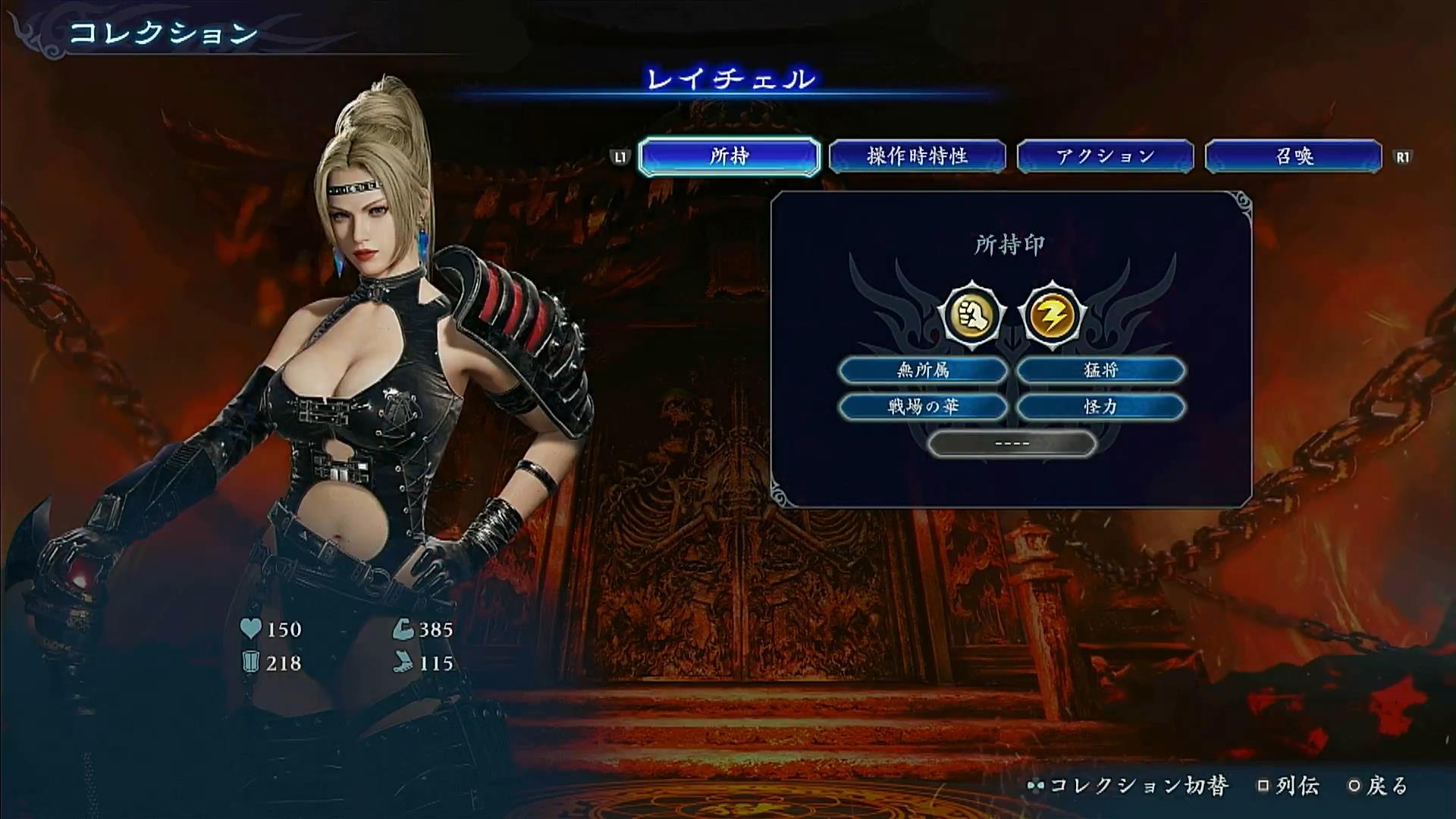The image size is (1456, 819).
Task: Open the 操作時特性 tab
Action: click(x=917, y=156)
